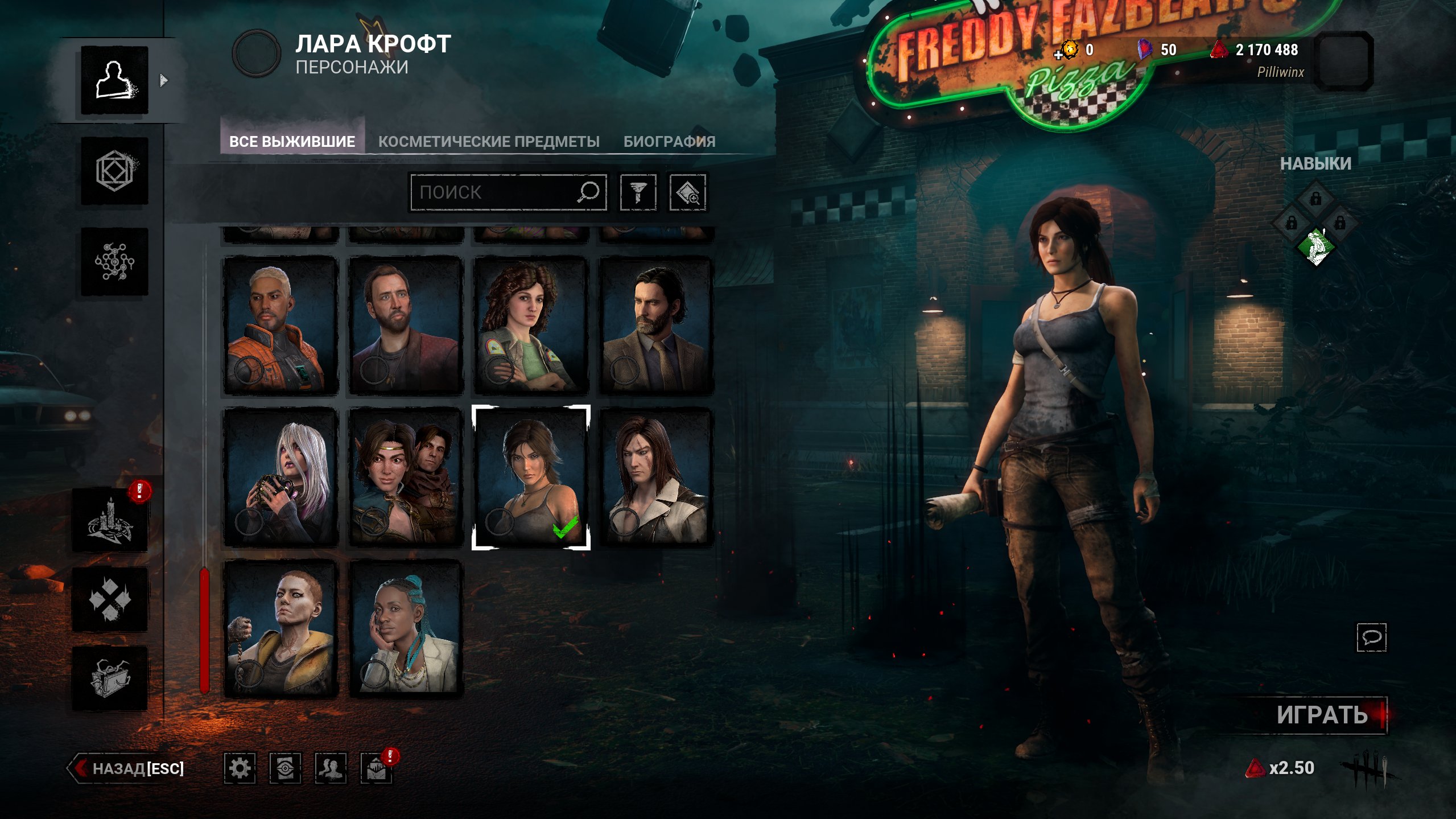Image resolution: width=1456 pixels, height=819 pixels.
Task: Choose the white-haired Sable Ward portrait
Action: 281,477
